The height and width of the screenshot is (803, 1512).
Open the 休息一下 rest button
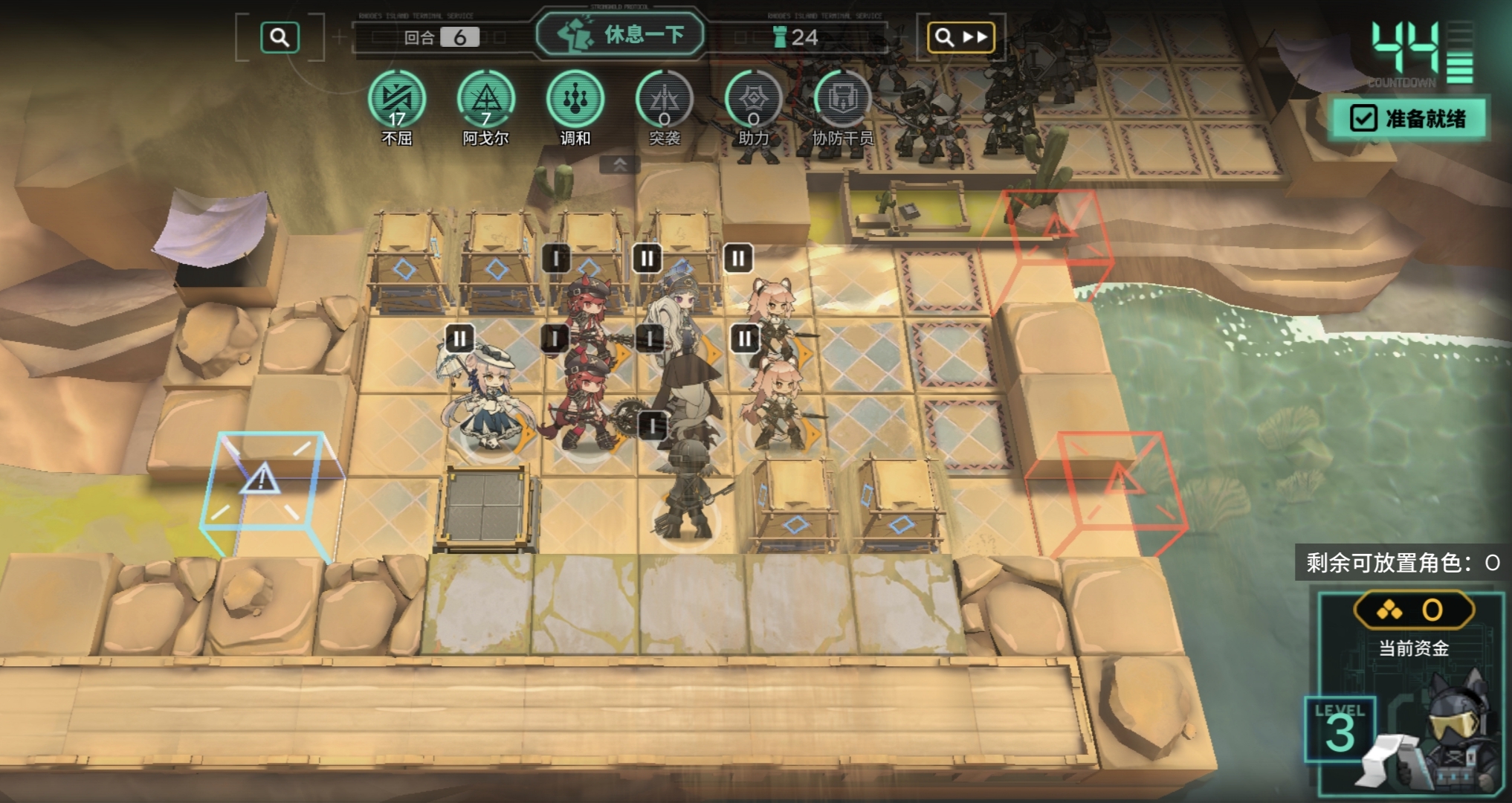click(x=620, y=35)
